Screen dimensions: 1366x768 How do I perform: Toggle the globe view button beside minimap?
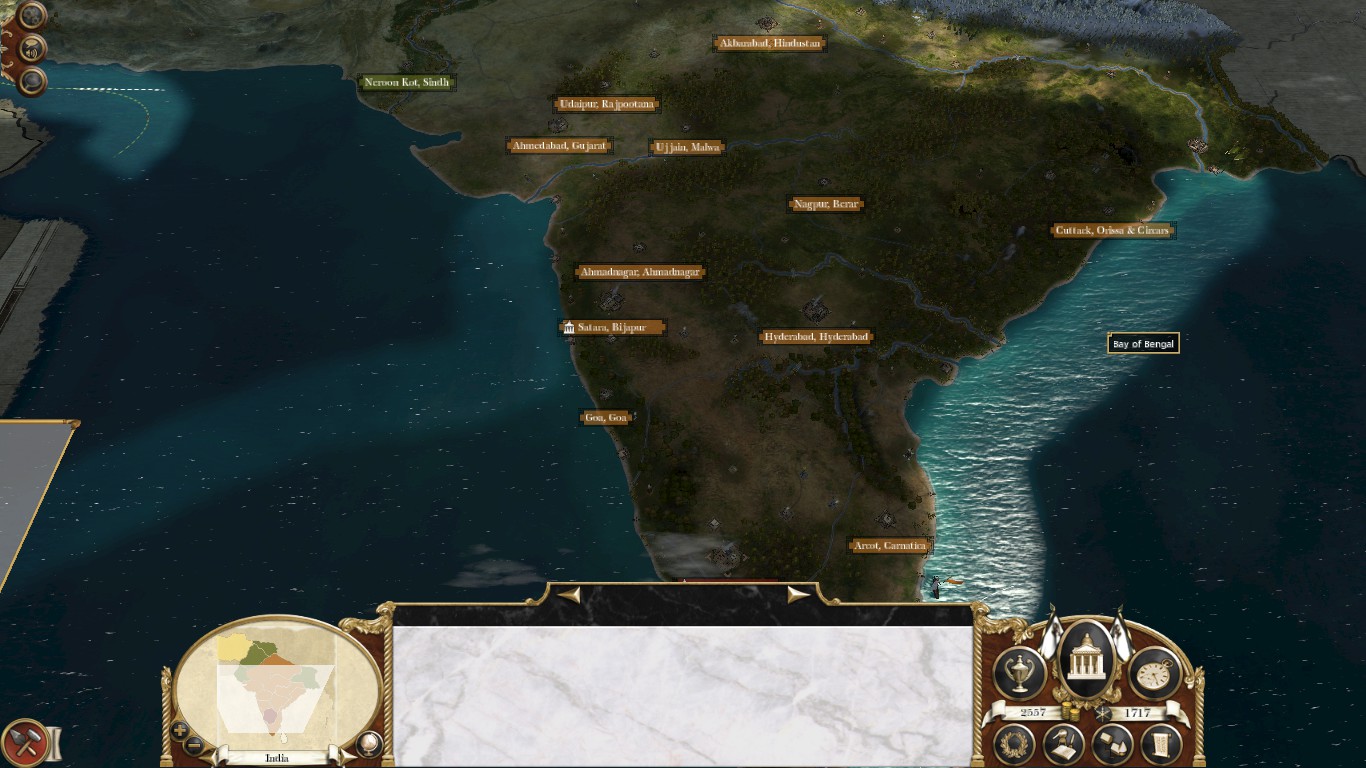[x=369, y=743]
